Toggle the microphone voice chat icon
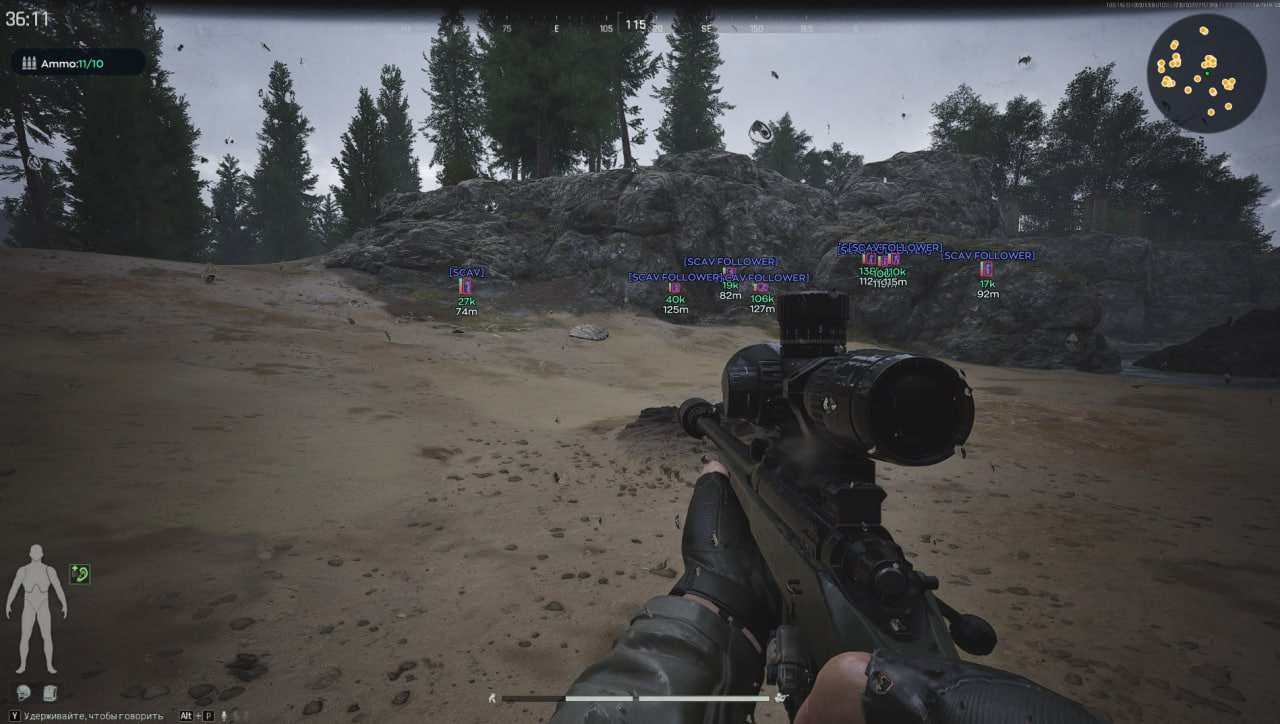The width and height of the screenshot is (1280, 724). pyautogui.click(x=224, y=716)
